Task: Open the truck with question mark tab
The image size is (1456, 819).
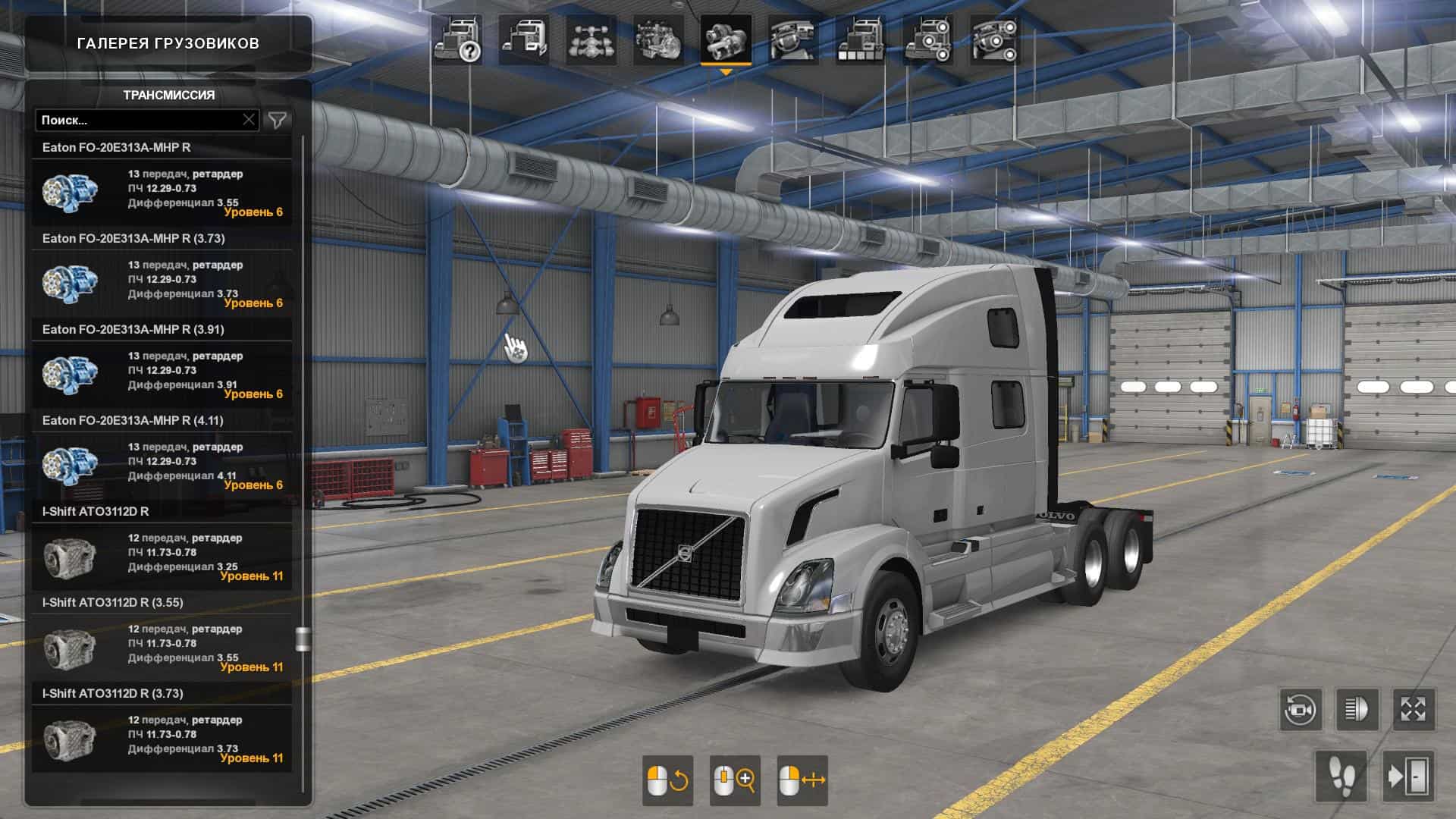Action: point(457,41)
